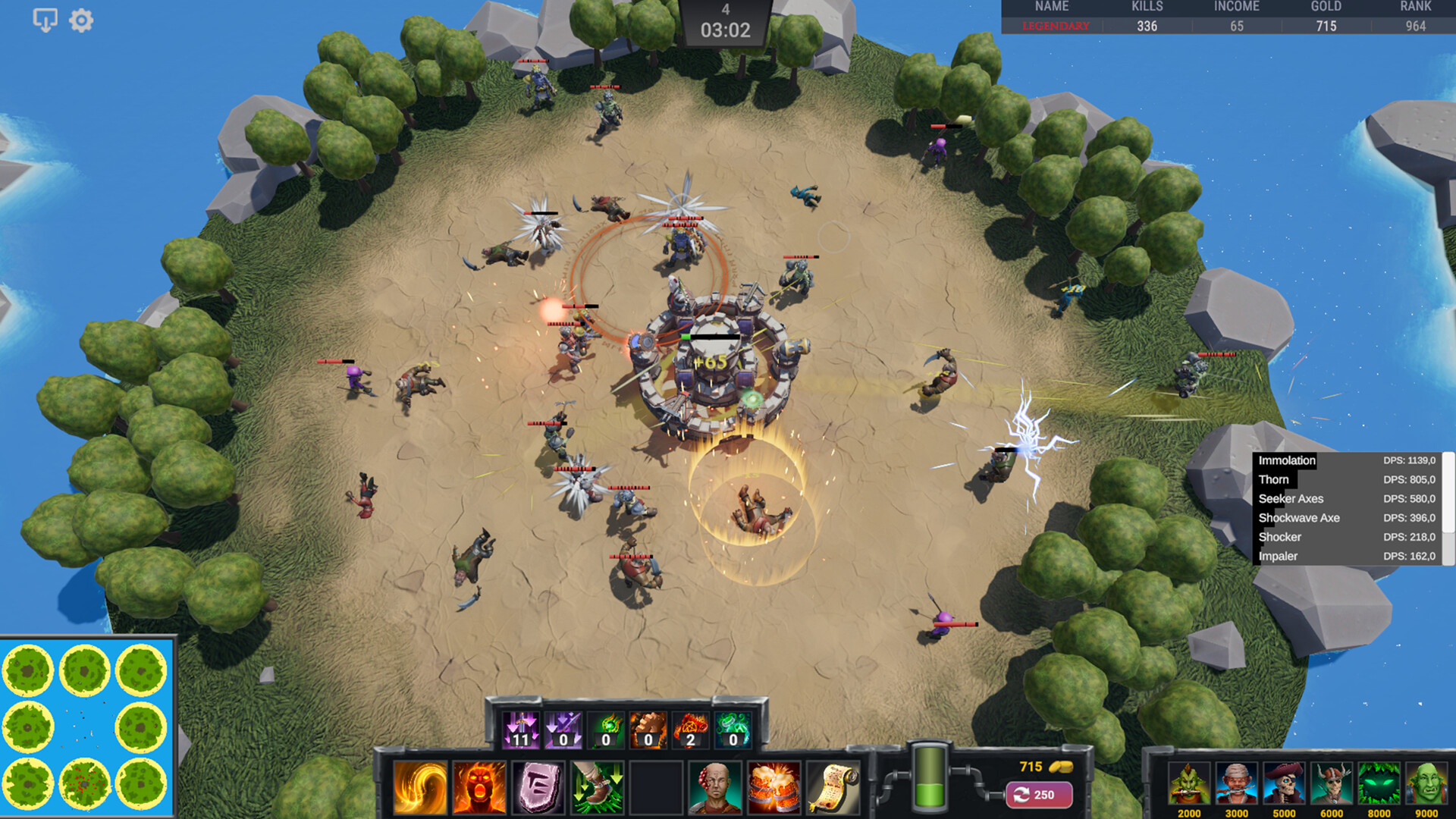Recruit the skeleton pirate for 5000
The height and width of the screenshot is (819, 1456).
[1284, 784]
